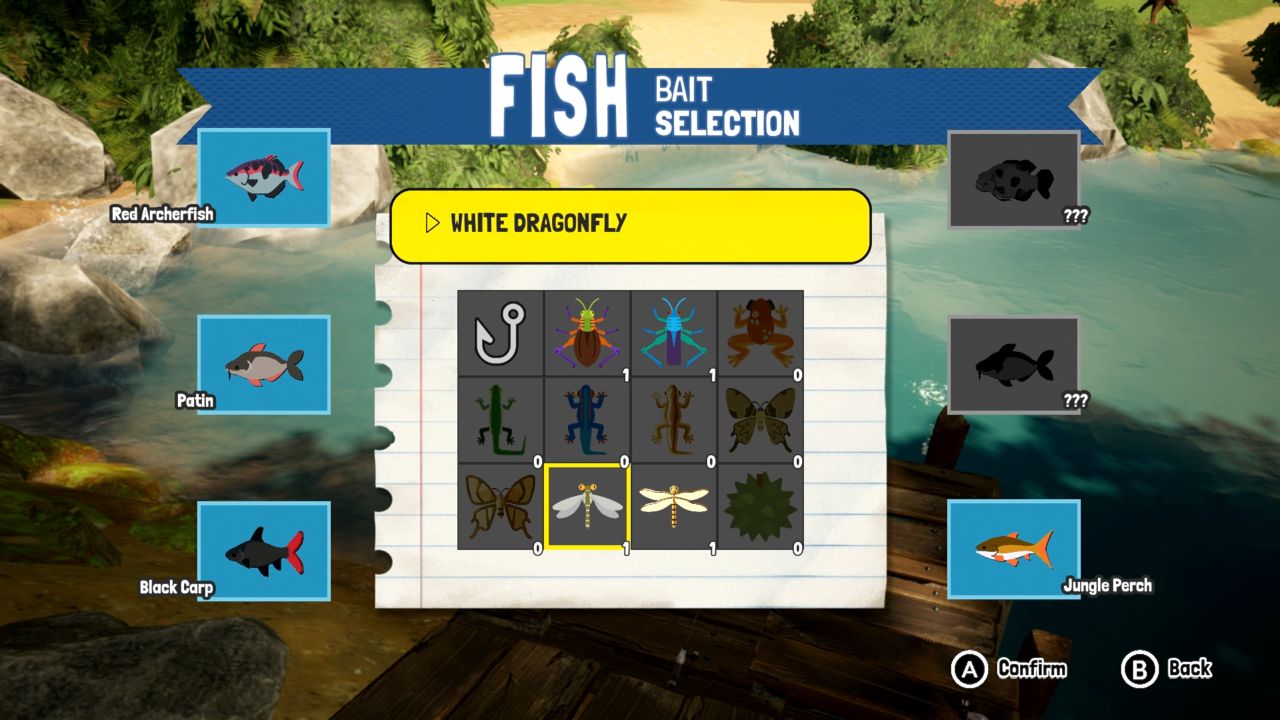Inspect the top unknown ??? fish silhouette

(x=1014, y=178)
